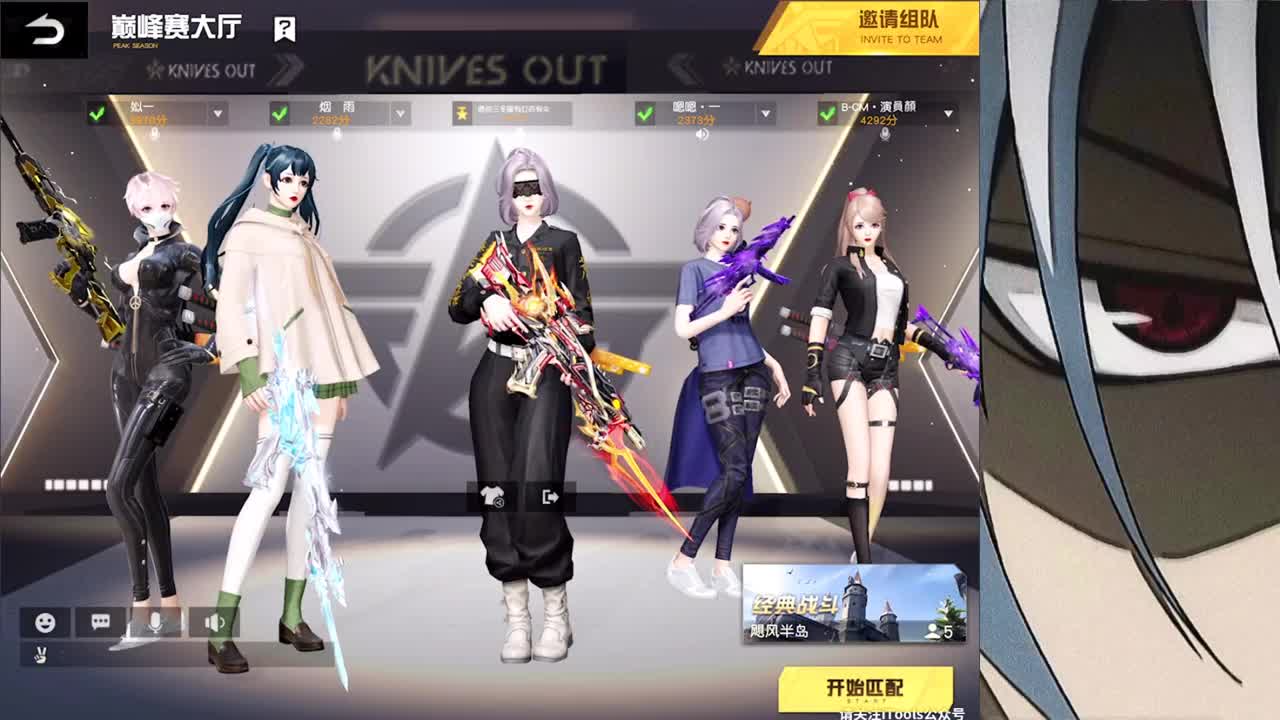The image size is (1280, 720).
Task: Open the emoji expression panel
Action: 44,620
